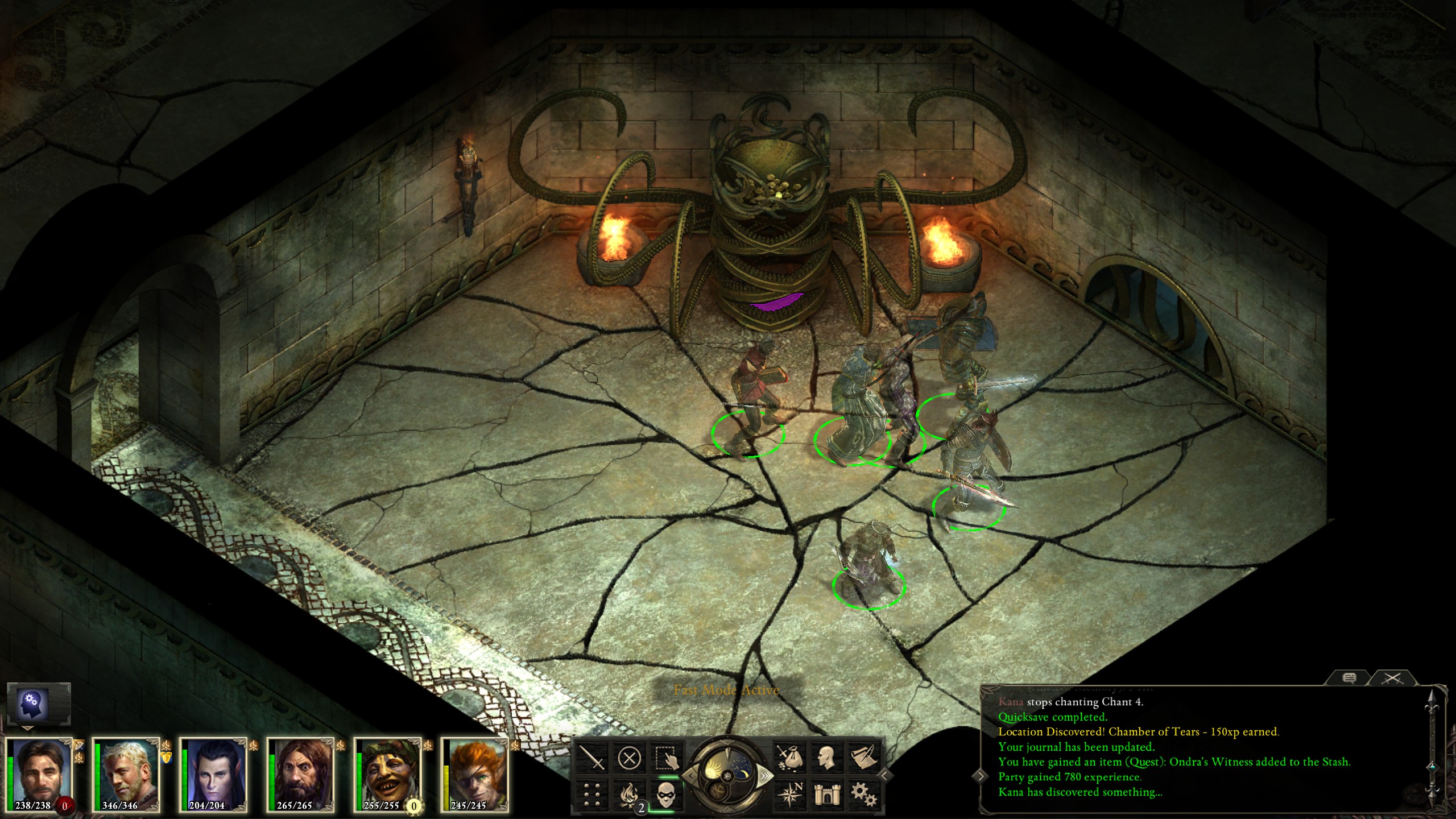Switch to the combat log crossed-swords tab
Image resolution: width=1456 pixels, height=819 pixels.
(1392, 678)
